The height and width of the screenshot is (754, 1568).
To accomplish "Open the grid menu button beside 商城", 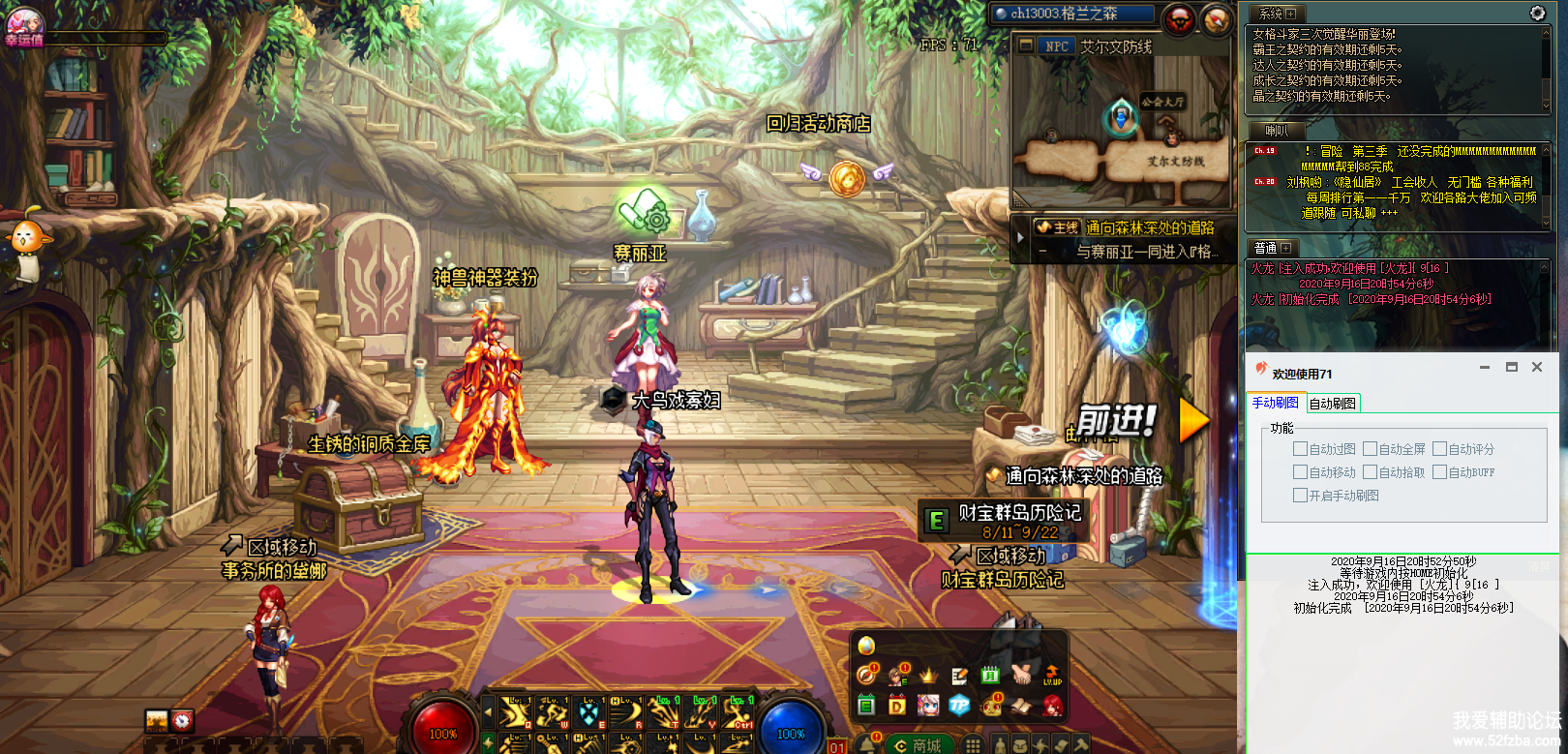I will pyautogui.click(x=973, y=744).
